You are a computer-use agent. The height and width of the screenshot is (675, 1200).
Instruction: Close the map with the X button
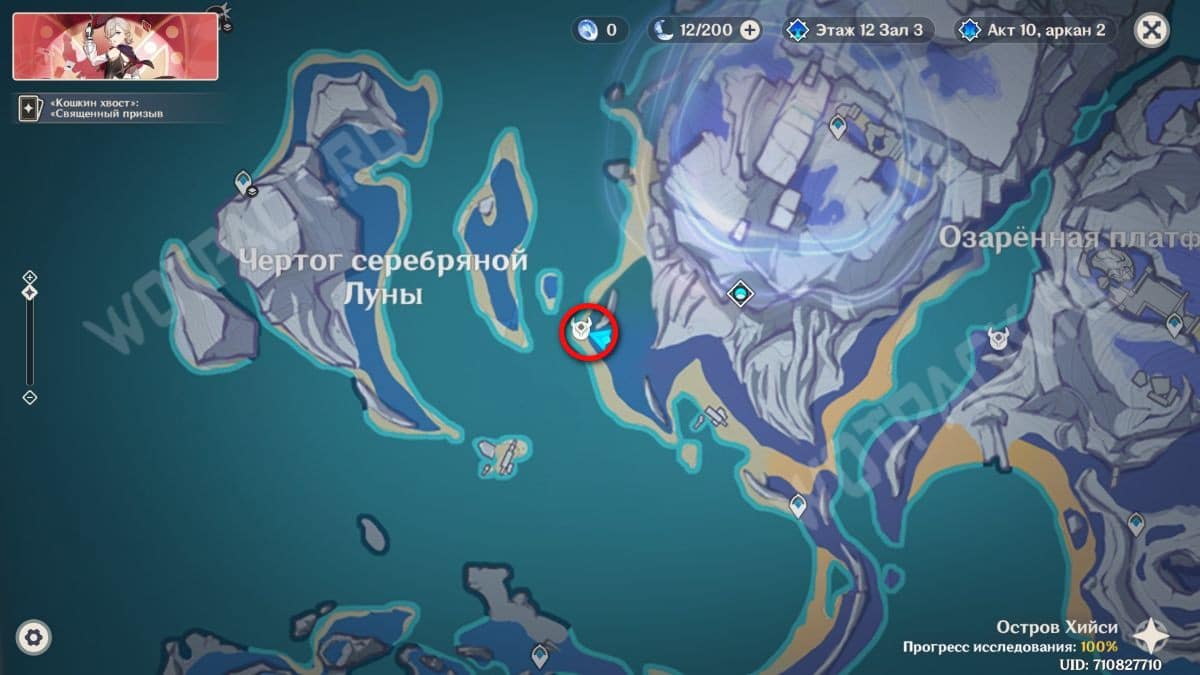point(1152,30)
